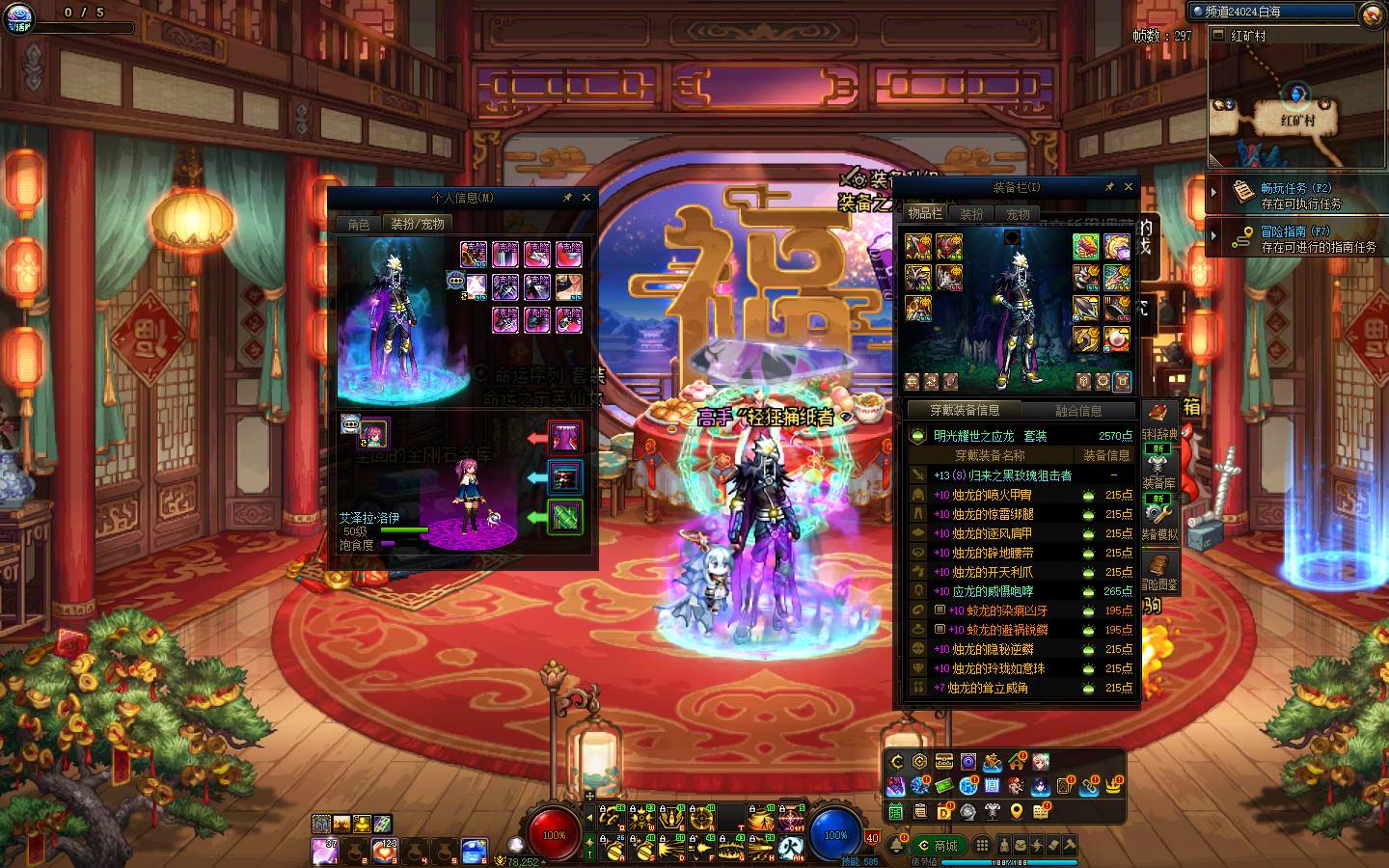Select the 物品栏 inventory tab
Viewport: 1389px width, 868px height.
[924, 213]
